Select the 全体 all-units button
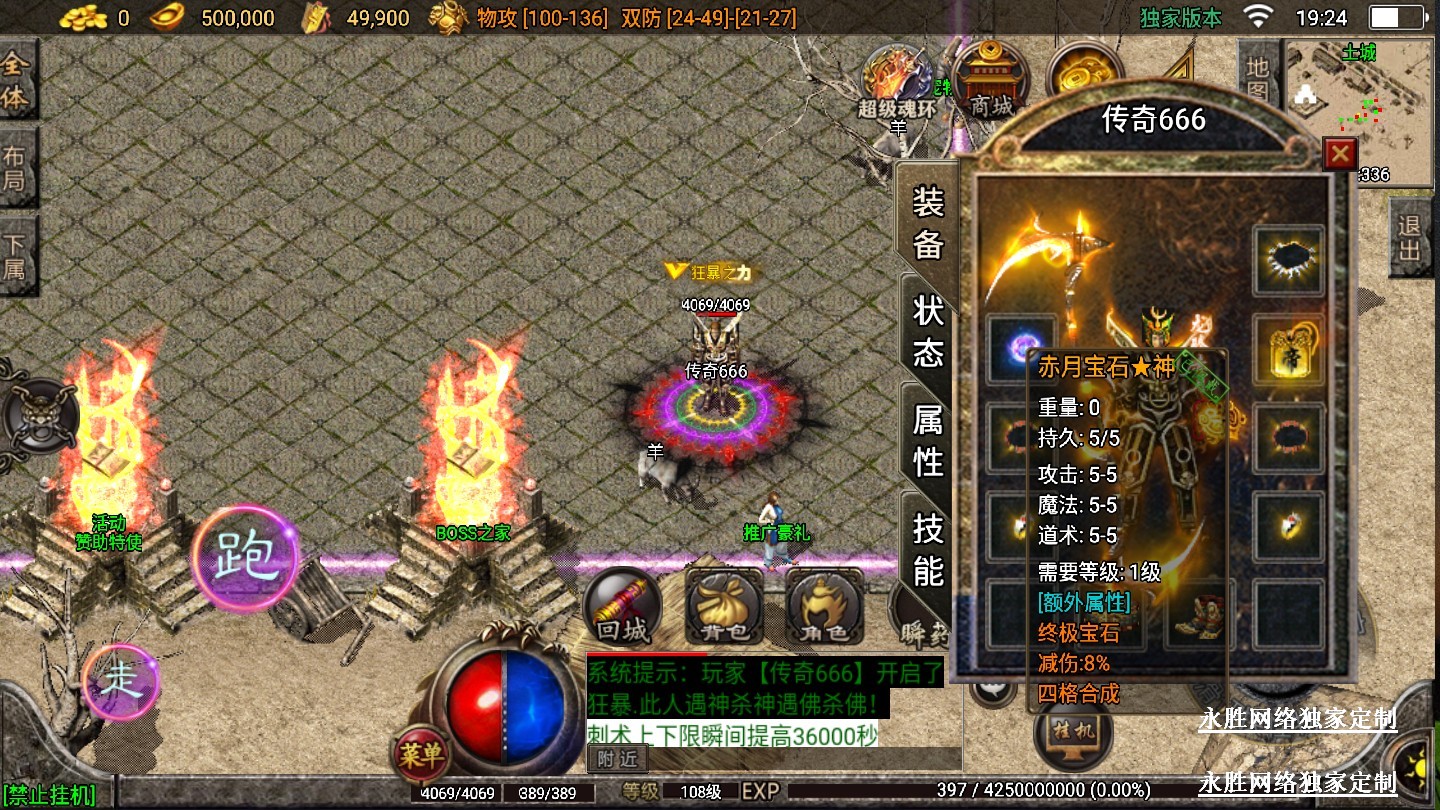Viewport: 1440px width, 810px height. 17,81
